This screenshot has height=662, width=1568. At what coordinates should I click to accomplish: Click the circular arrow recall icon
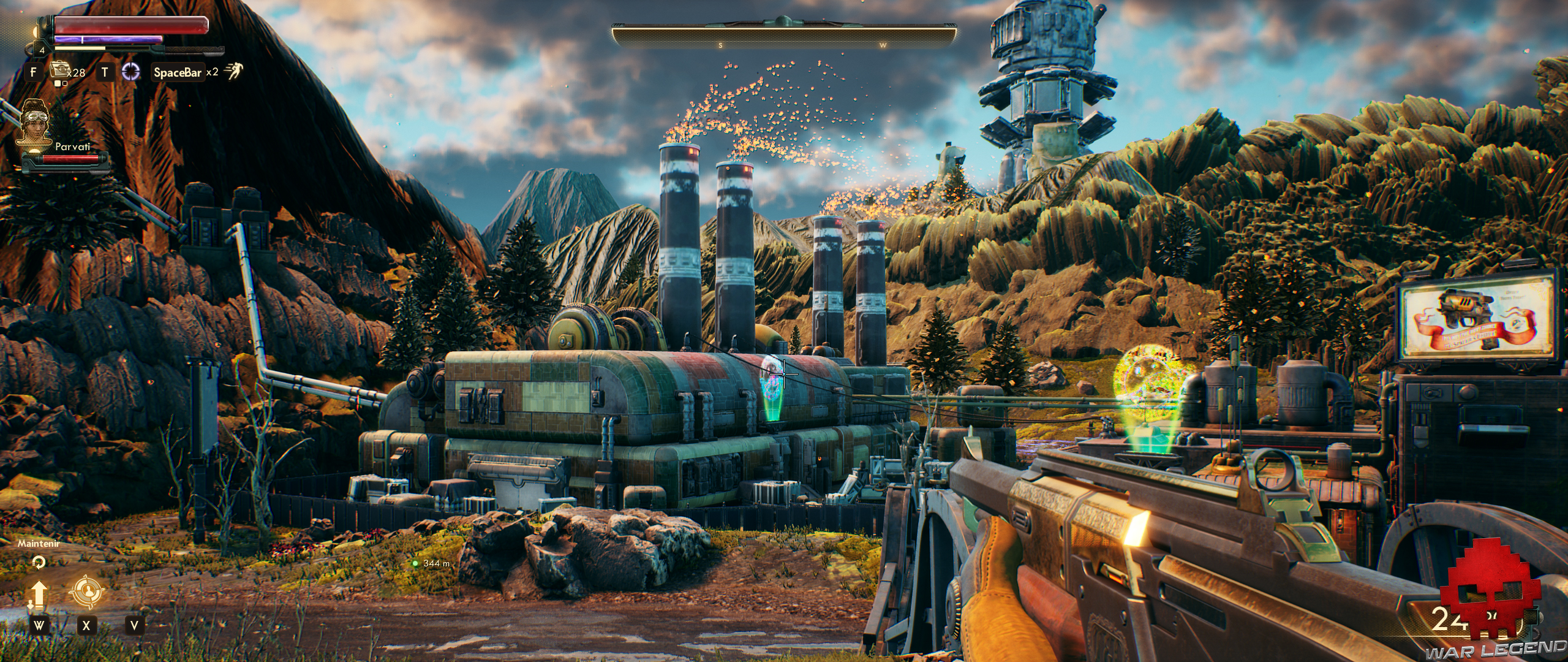pyautogui.click(x=39, y=561)
